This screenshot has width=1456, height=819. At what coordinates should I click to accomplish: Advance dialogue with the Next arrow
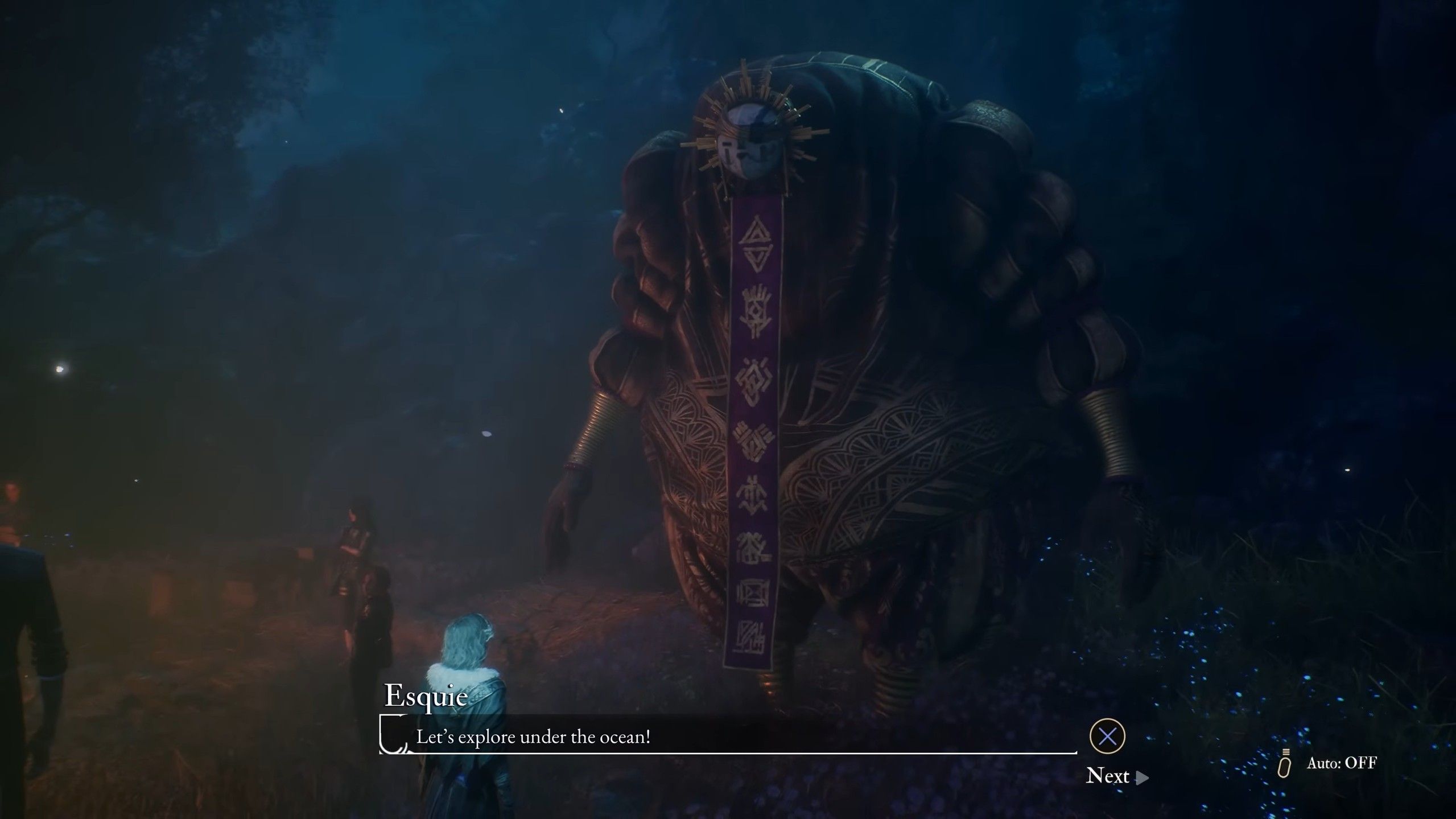(1141, 777)
